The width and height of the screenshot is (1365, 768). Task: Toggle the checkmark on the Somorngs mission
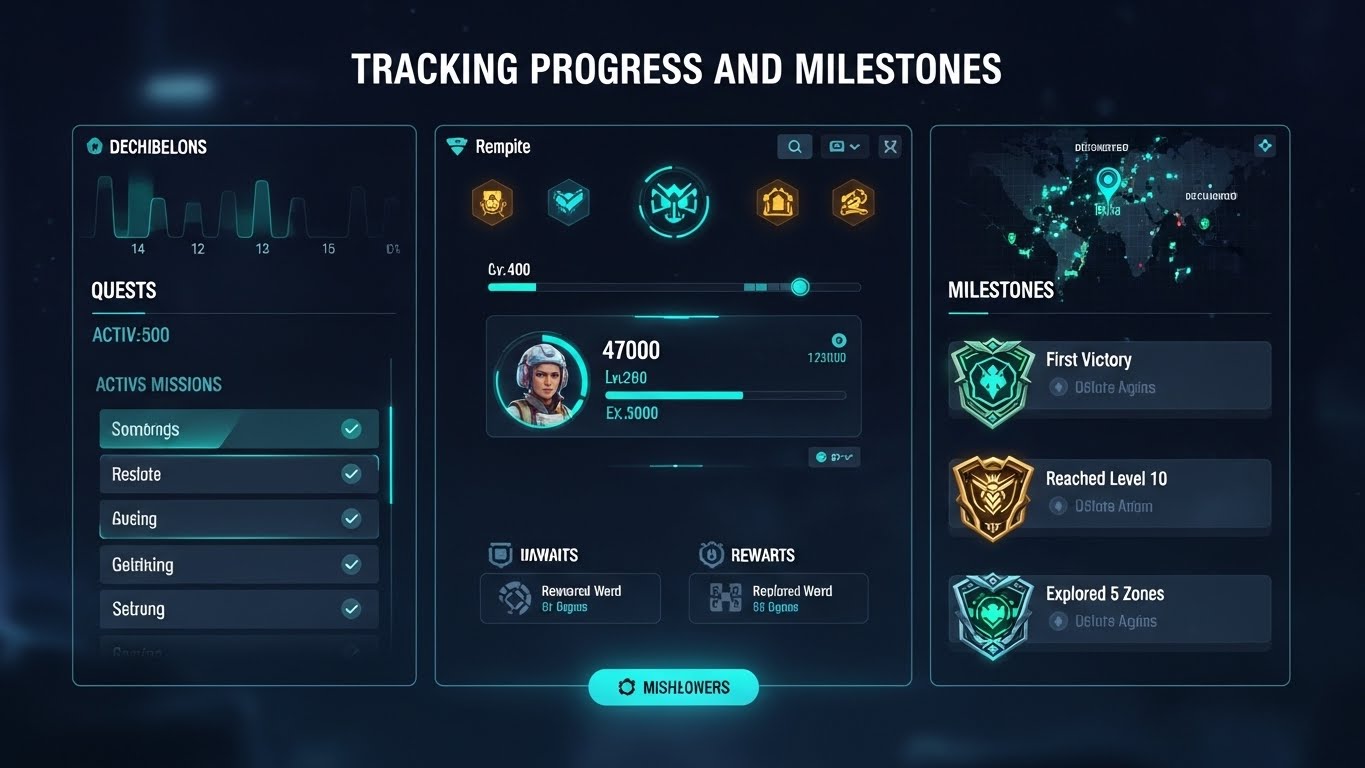tap(351, 428)
